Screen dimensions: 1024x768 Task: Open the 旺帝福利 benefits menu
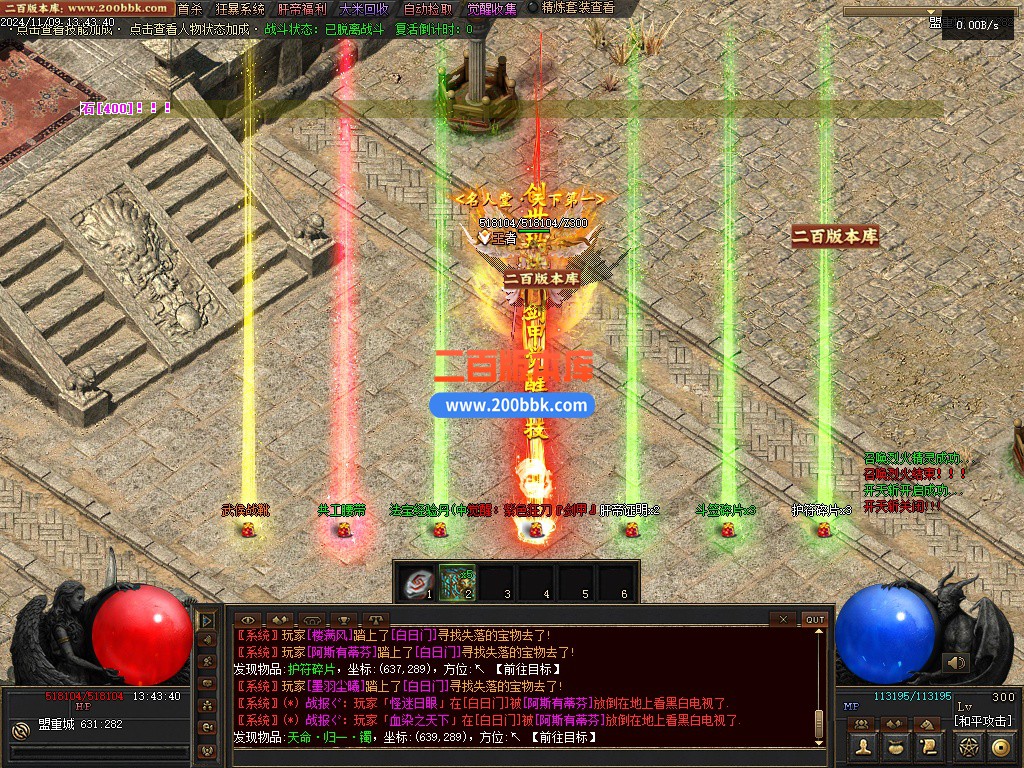point(303,9)
